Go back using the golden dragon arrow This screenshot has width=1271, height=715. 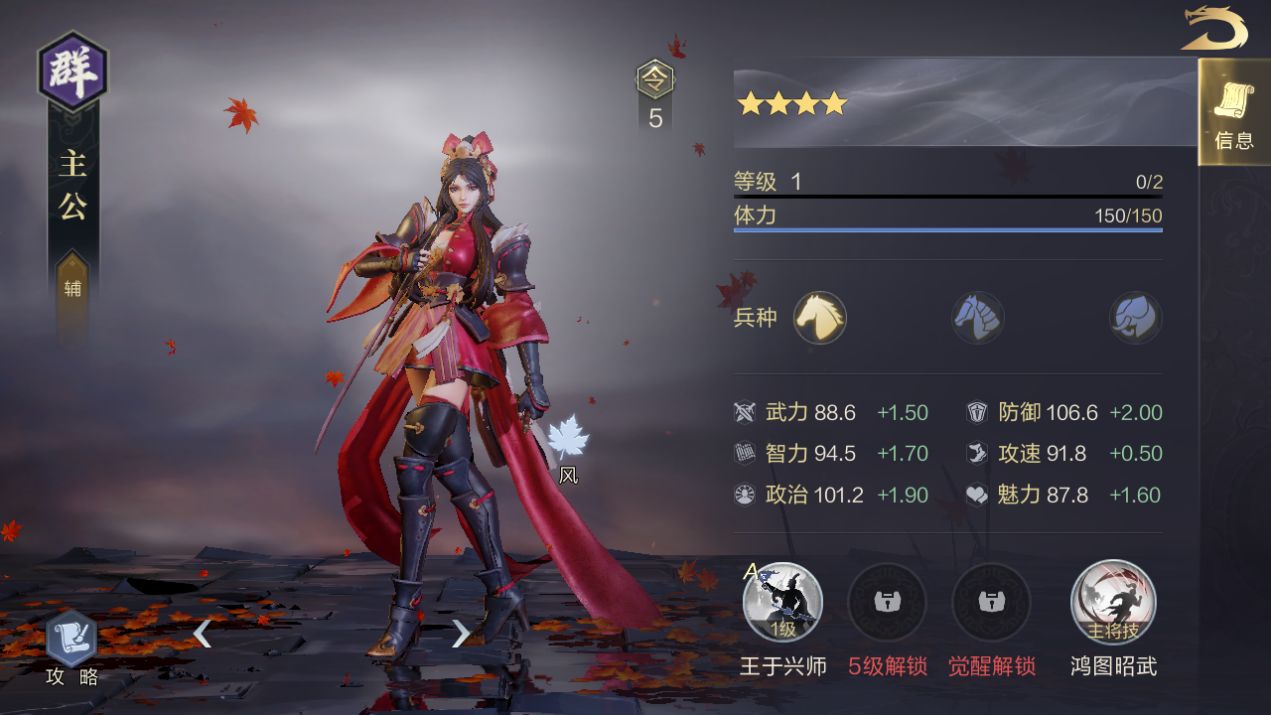[1214, 29]
